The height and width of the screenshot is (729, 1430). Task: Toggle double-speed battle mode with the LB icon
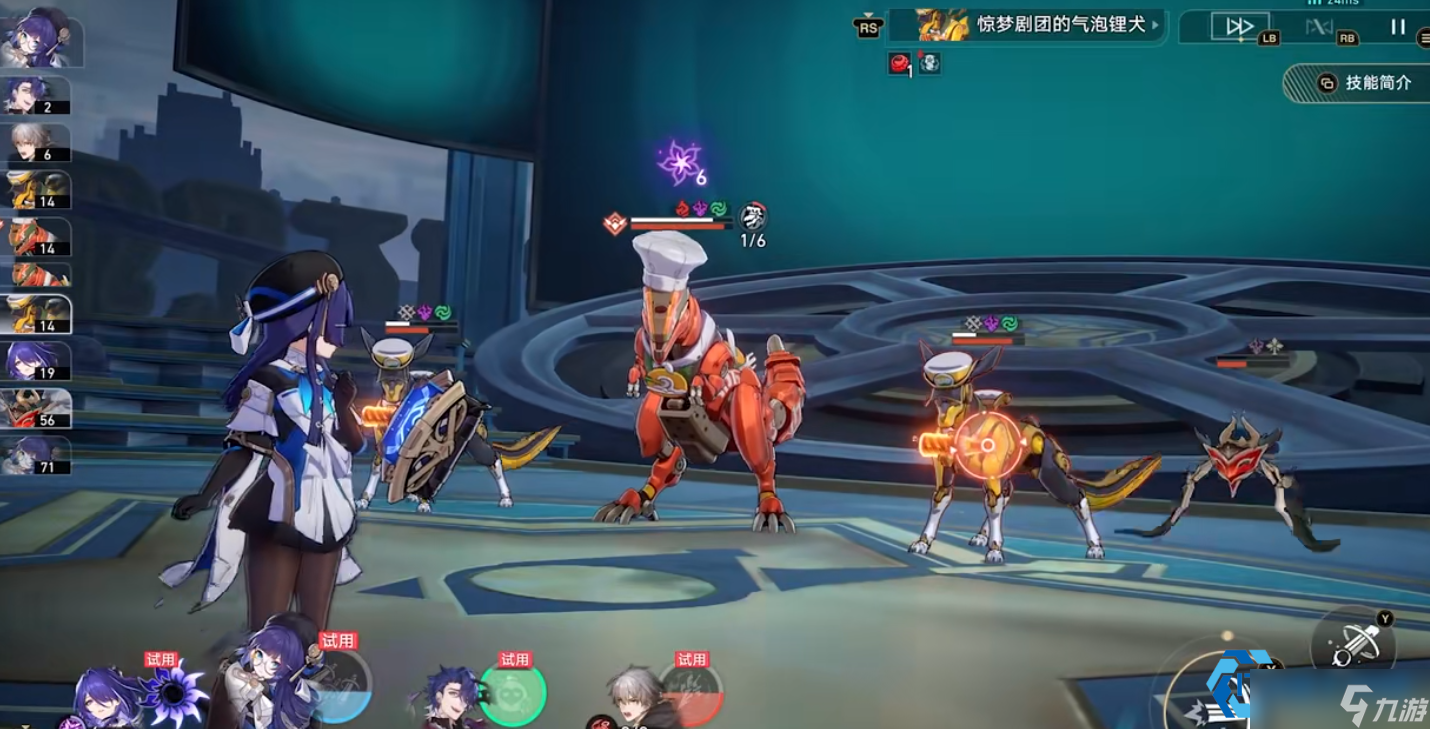pyautogui.click(x=1242, y=25)
